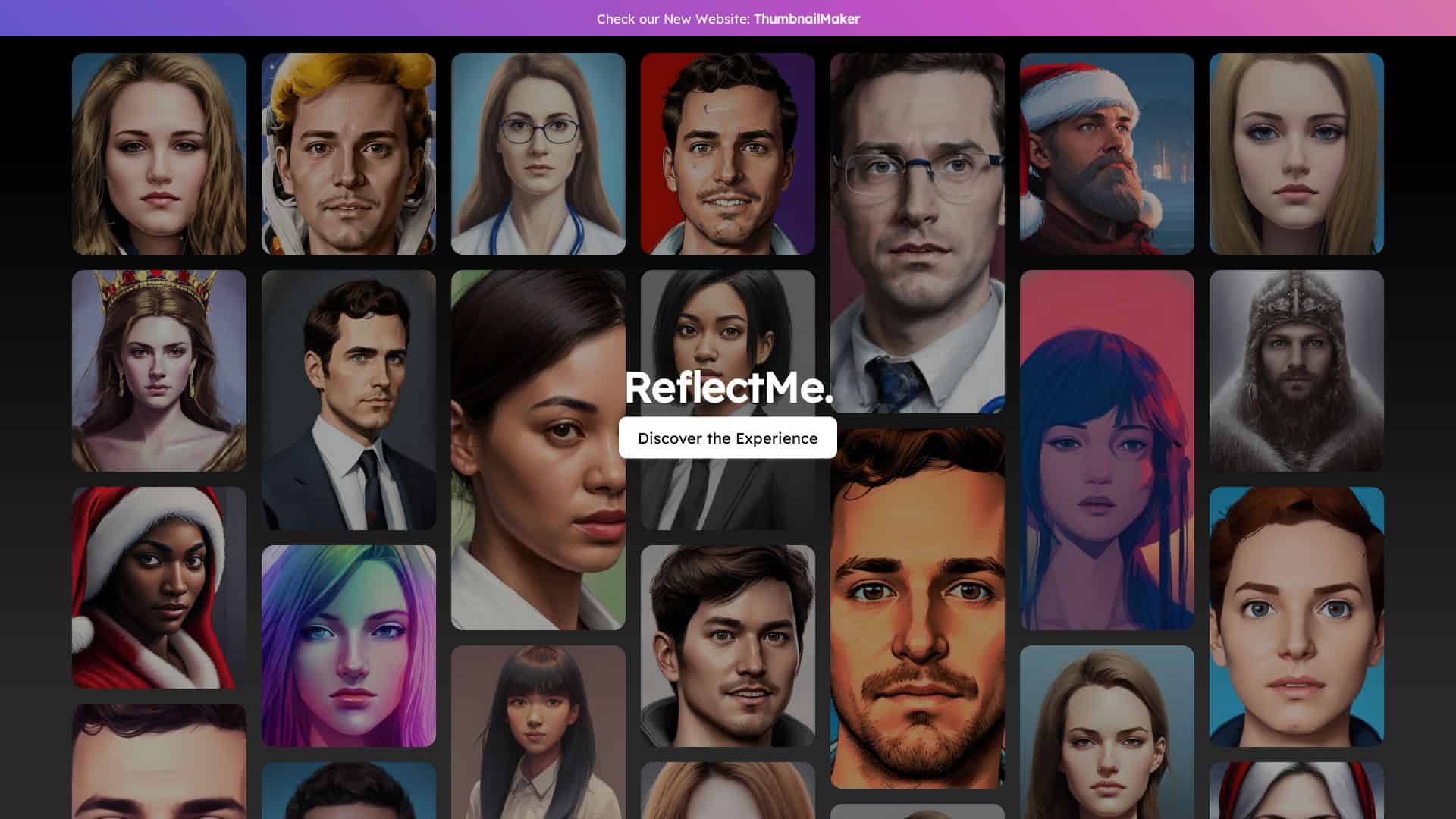Open the Santa hat bearded man thumbnail
Image resolution: width=1456 pixels, height=819 pixels.
click(x=1106, y=152)
